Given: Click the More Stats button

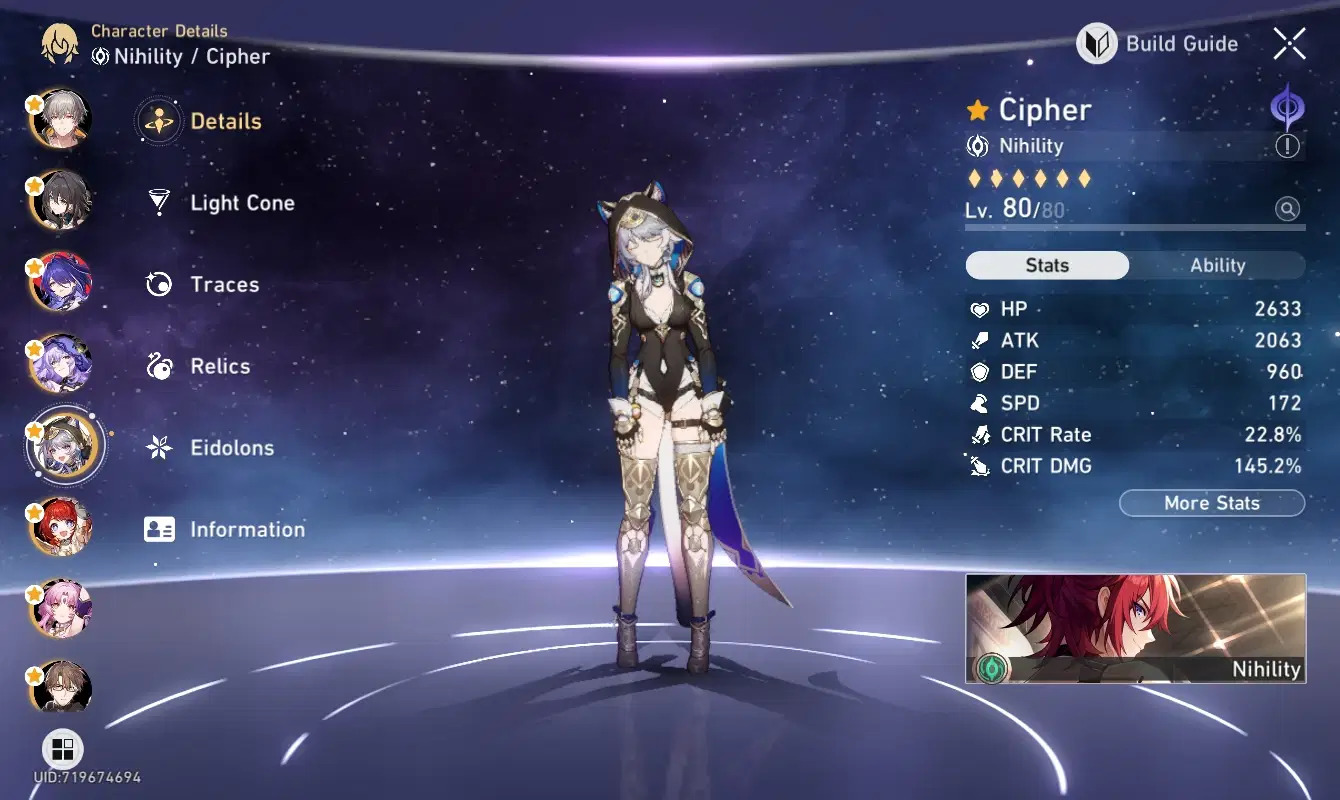Looking at the screenshot, I should tap(1211, 503).
